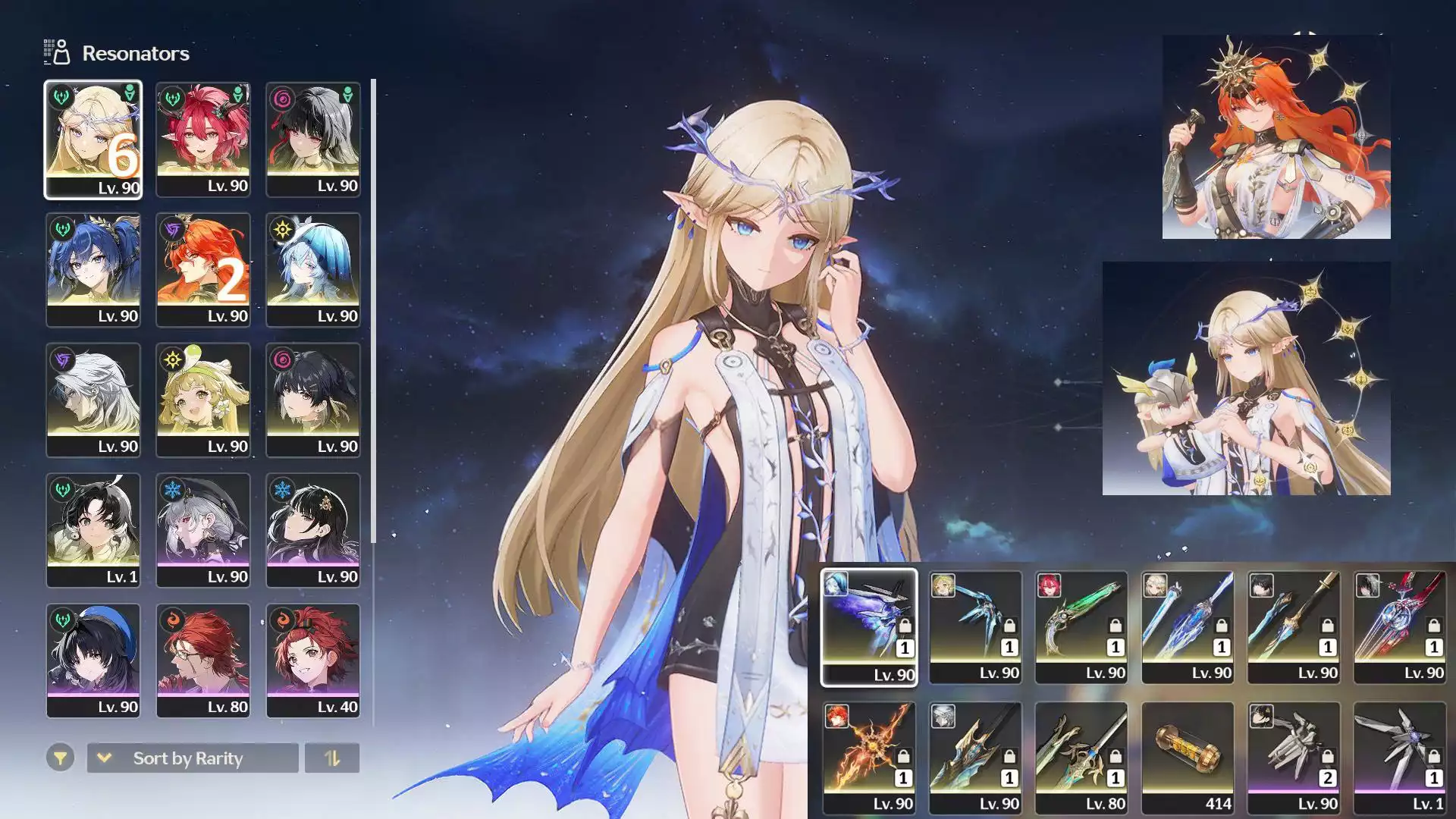Screen dimensions: 1456x819
Task: Open the blonde elf with doll artwork
Action: (x=1246, y=378)
